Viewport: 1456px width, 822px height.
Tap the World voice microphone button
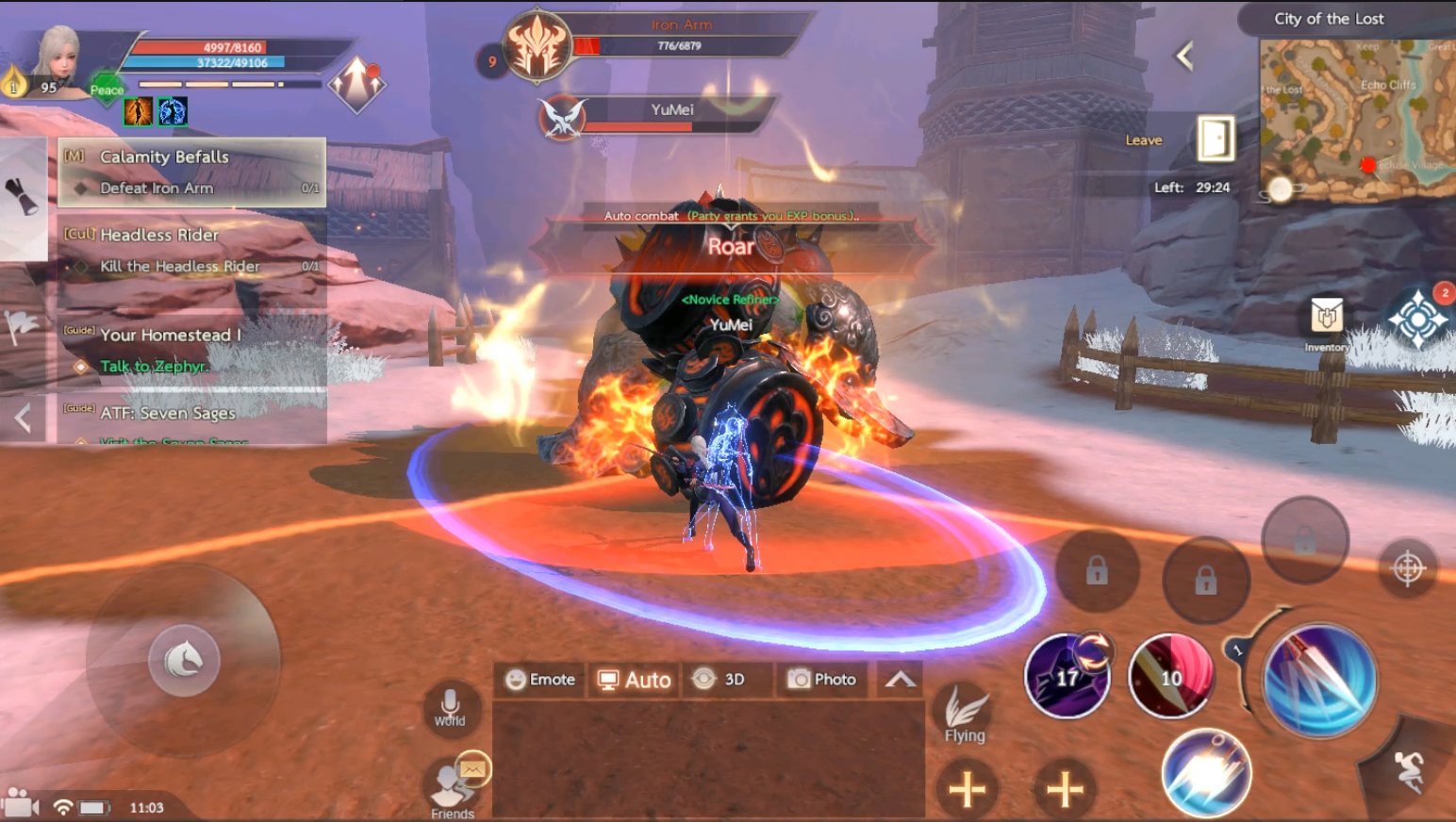point(450,705)
